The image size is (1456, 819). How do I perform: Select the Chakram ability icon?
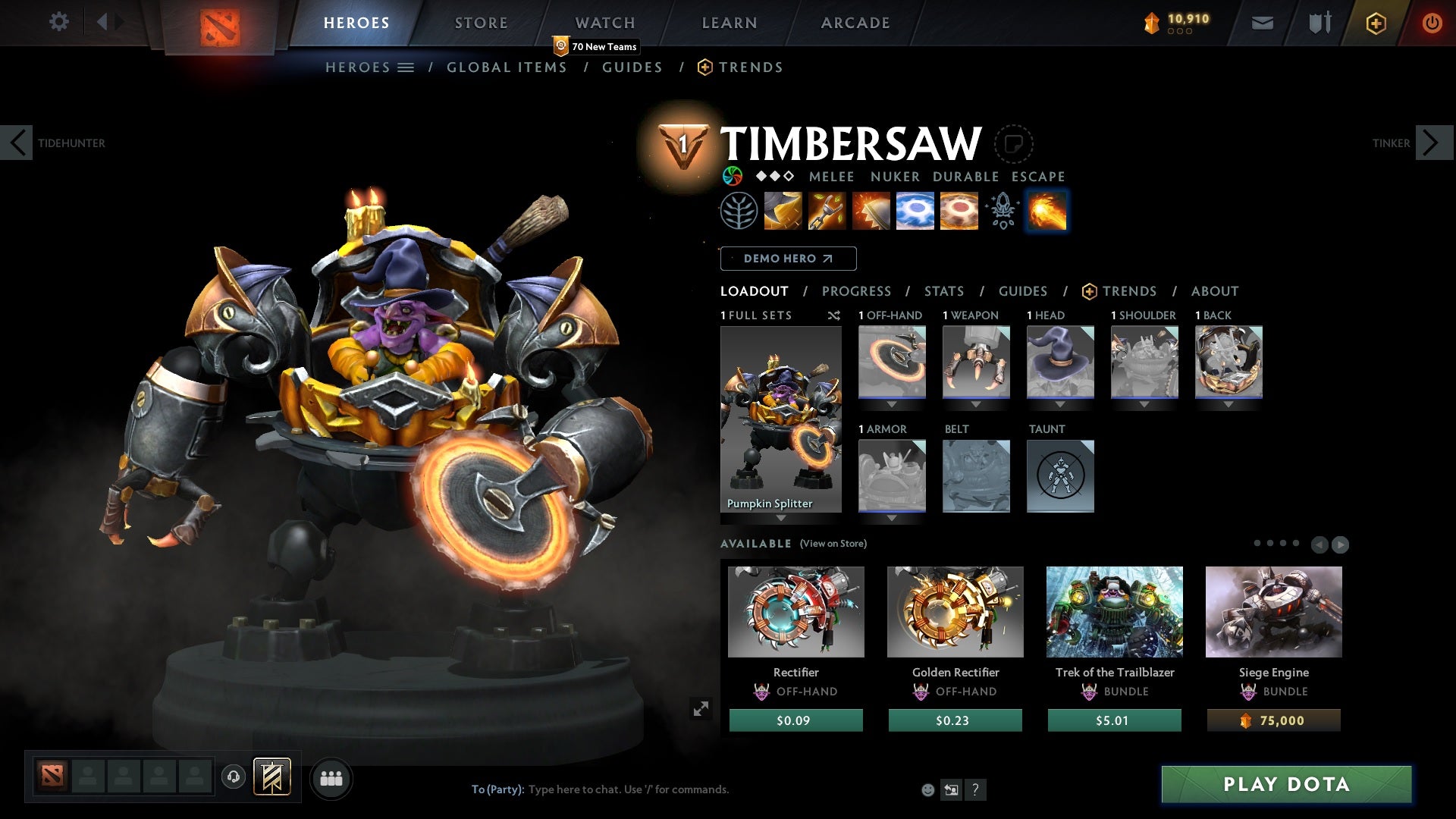[x=915, y=212]
